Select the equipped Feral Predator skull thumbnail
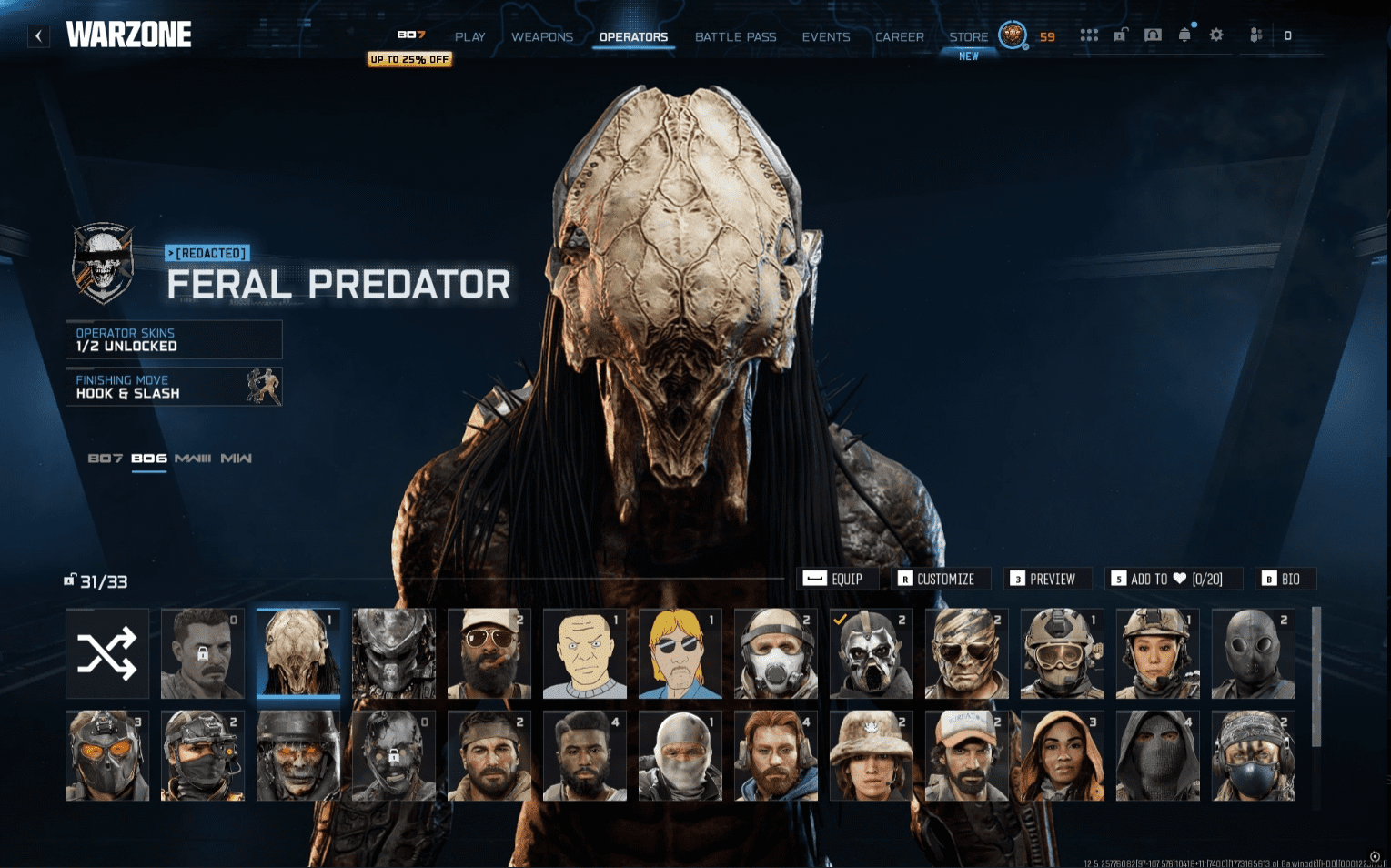The image size is (1391, 868). [298, 653]
